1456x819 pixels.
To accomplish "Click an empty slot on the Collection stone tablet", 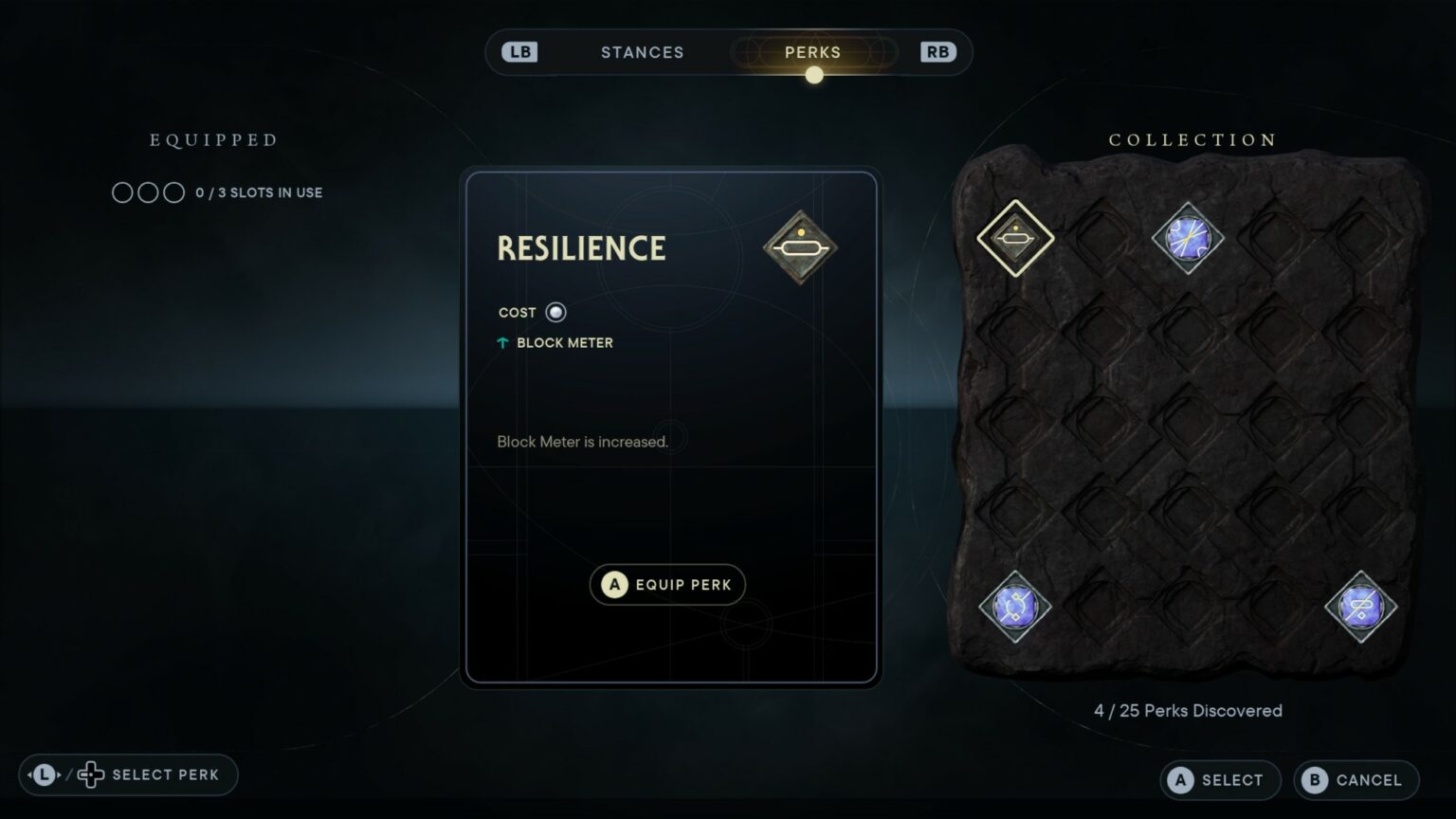I will click(x=1100, y=422).
